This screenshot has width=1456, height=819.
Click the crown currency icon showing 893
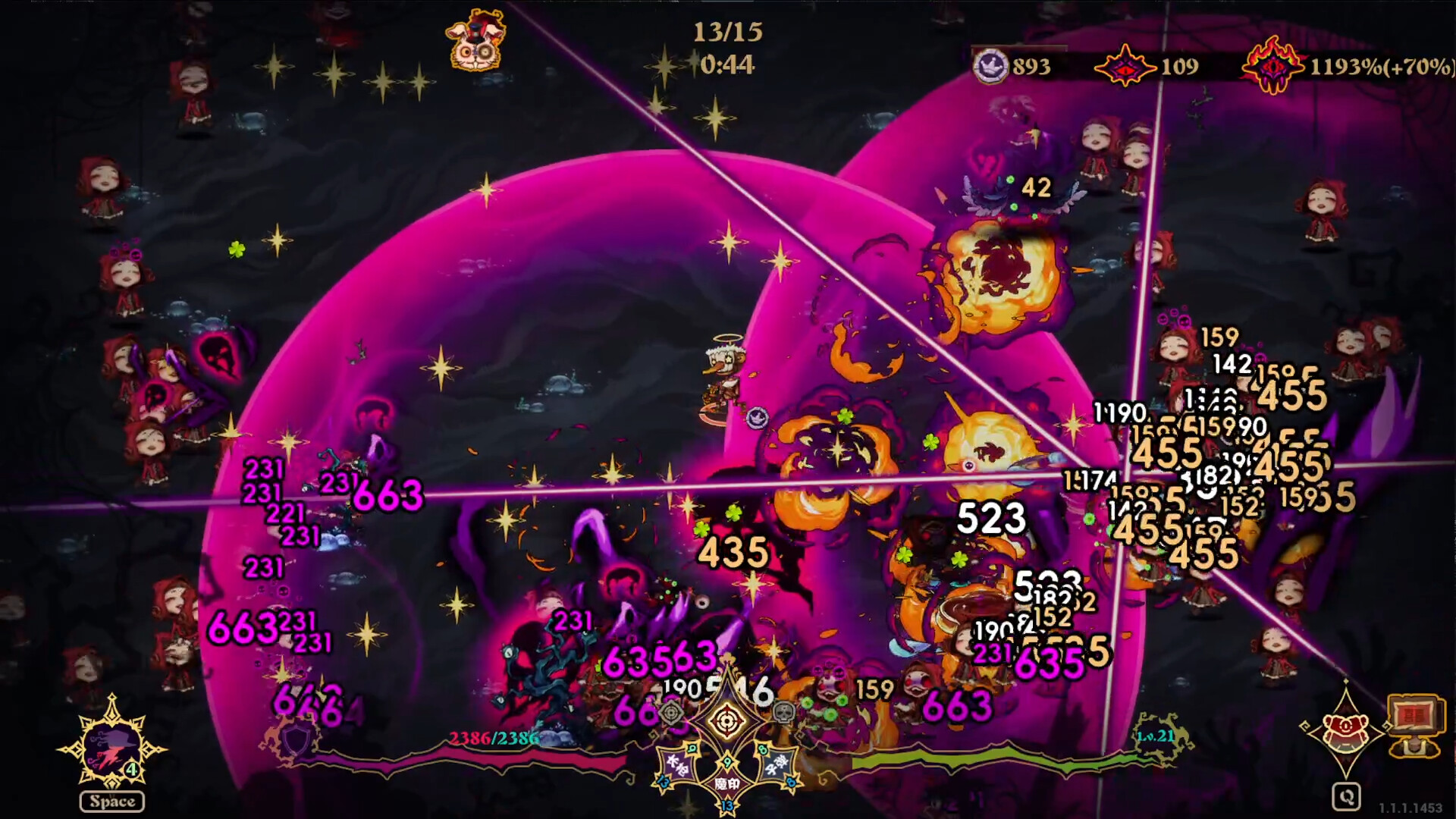point(991,67)
